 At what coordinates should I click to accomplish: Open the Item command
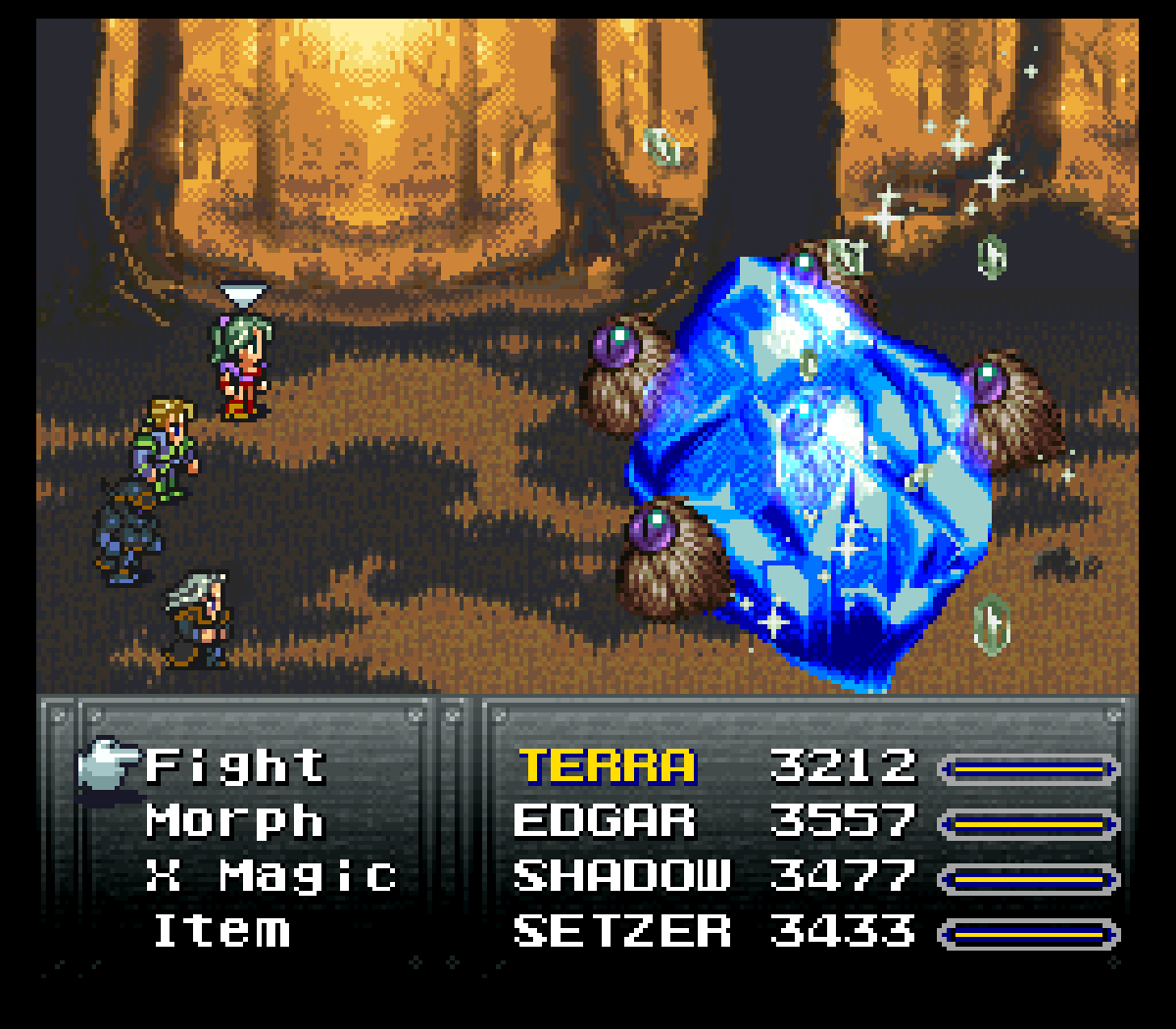[222, 931]
